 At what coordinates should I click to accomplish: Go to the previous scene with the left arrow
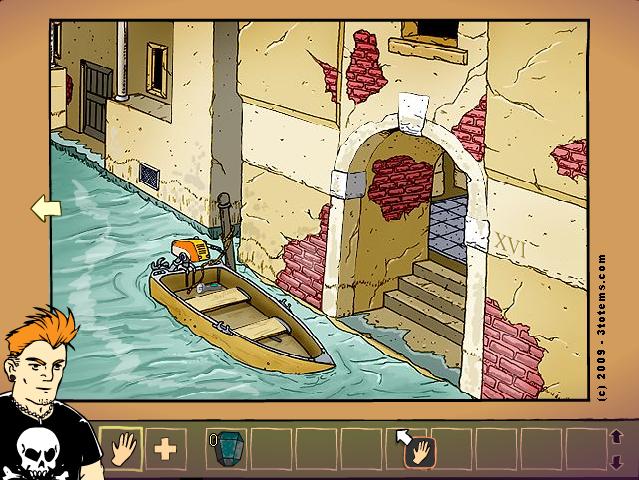coord(46,208)
